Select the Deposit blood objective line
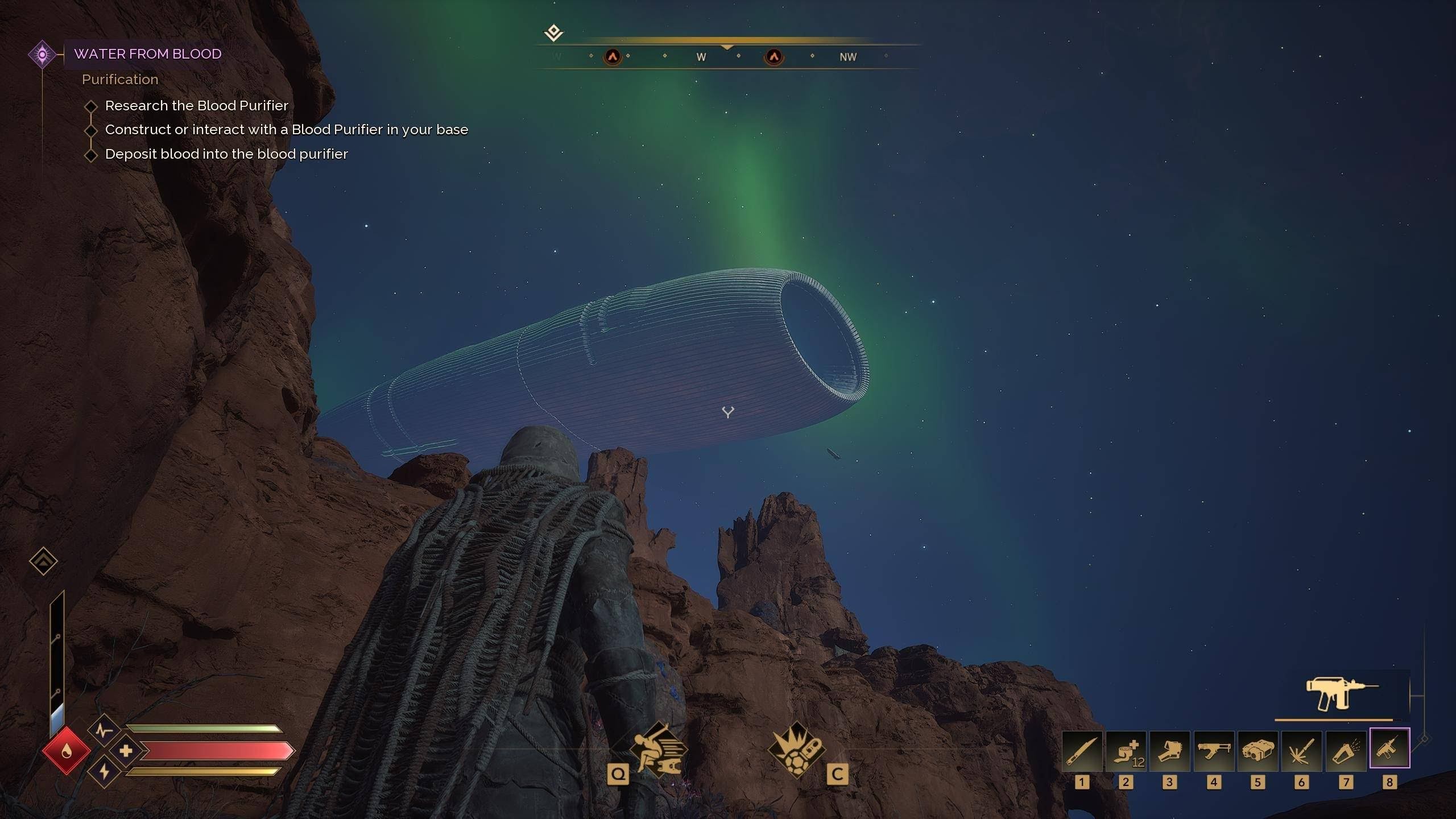The image size is (1456, 819). 226,154
